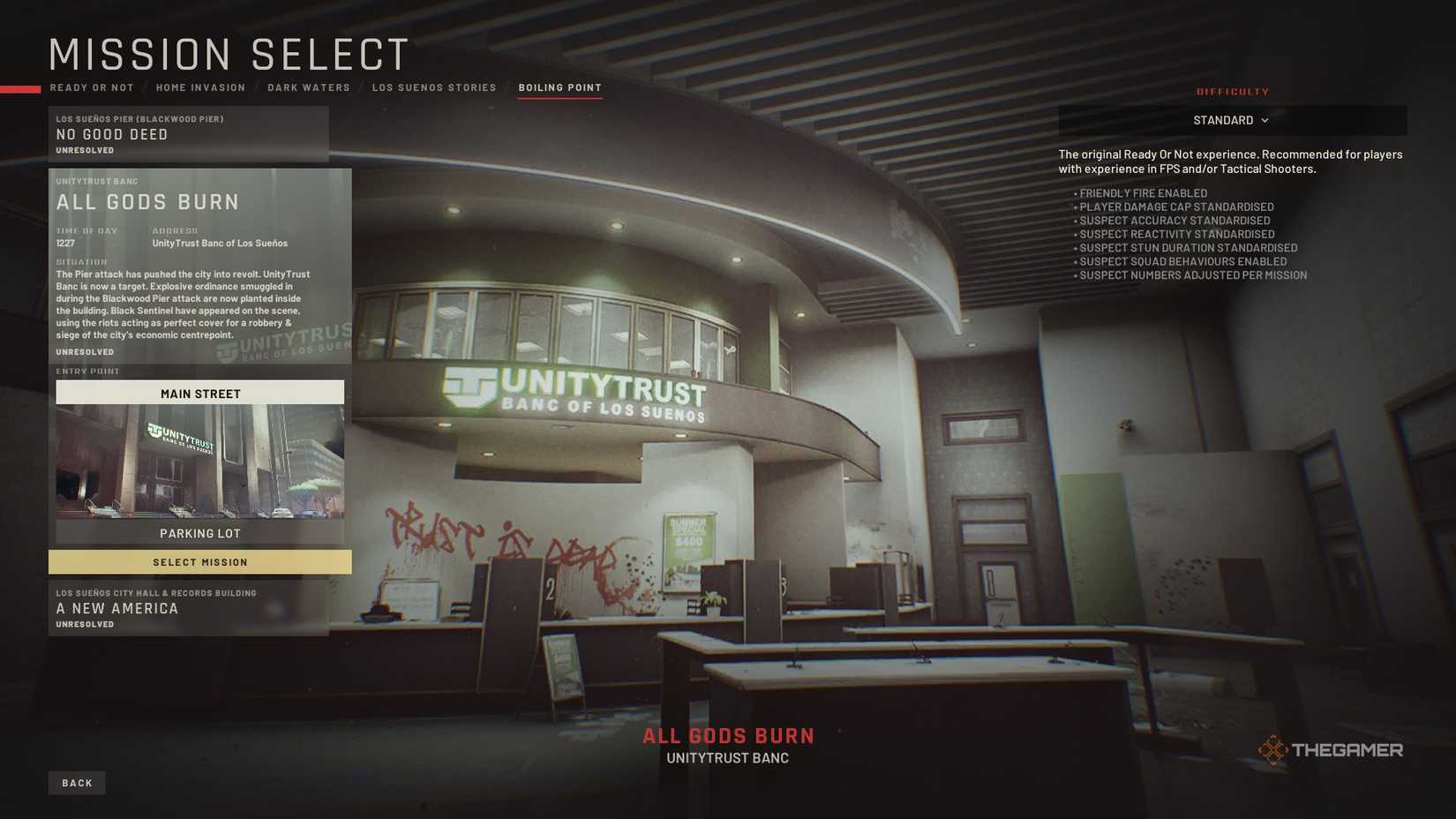
Task: Click the Select Mission button
Action: pyautogui.click(x=200, y=562)
